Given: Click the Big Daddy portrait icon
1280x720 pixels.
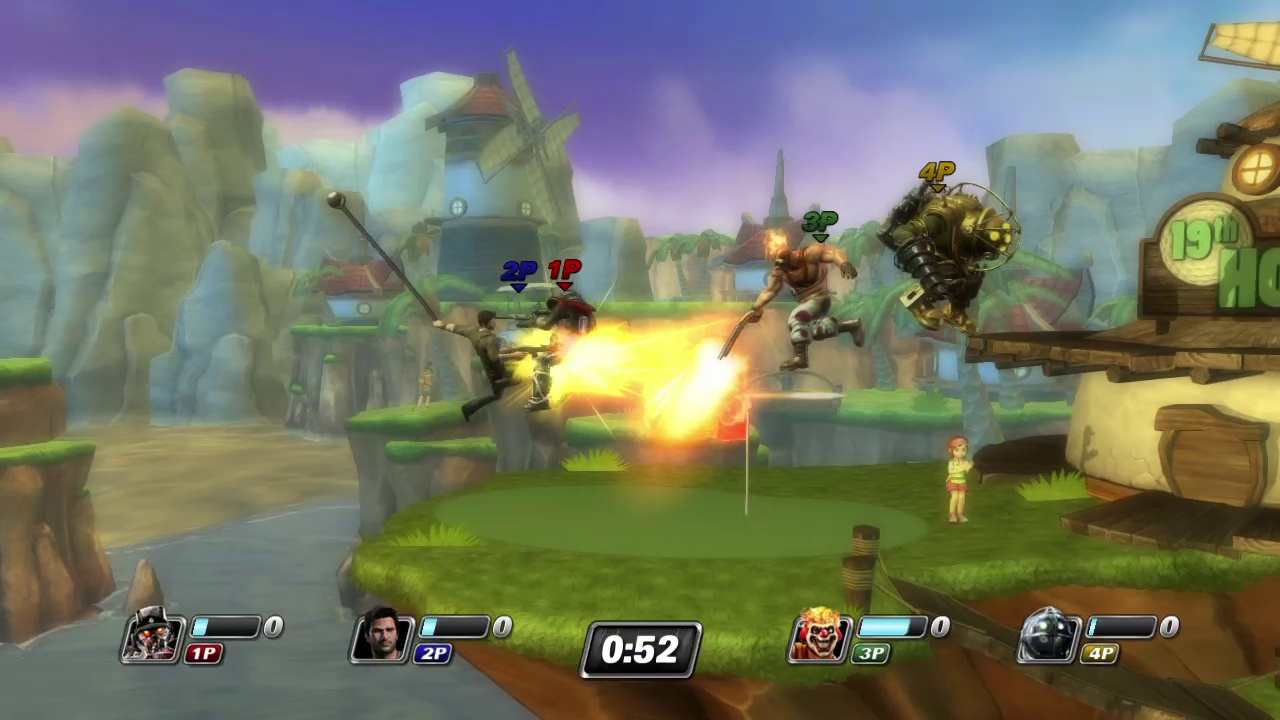Looking at the screenshot, I should (x=1046, y=637).
